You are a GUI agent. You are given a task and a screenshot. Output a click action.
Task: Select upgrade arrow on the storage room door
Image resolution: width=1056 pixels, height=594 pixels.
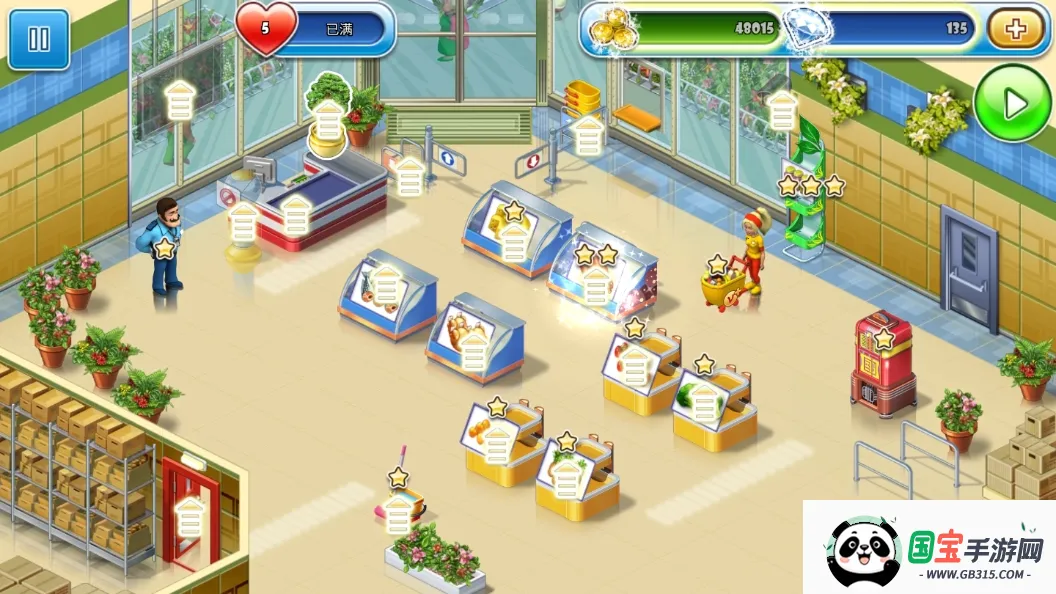(190, 518)
